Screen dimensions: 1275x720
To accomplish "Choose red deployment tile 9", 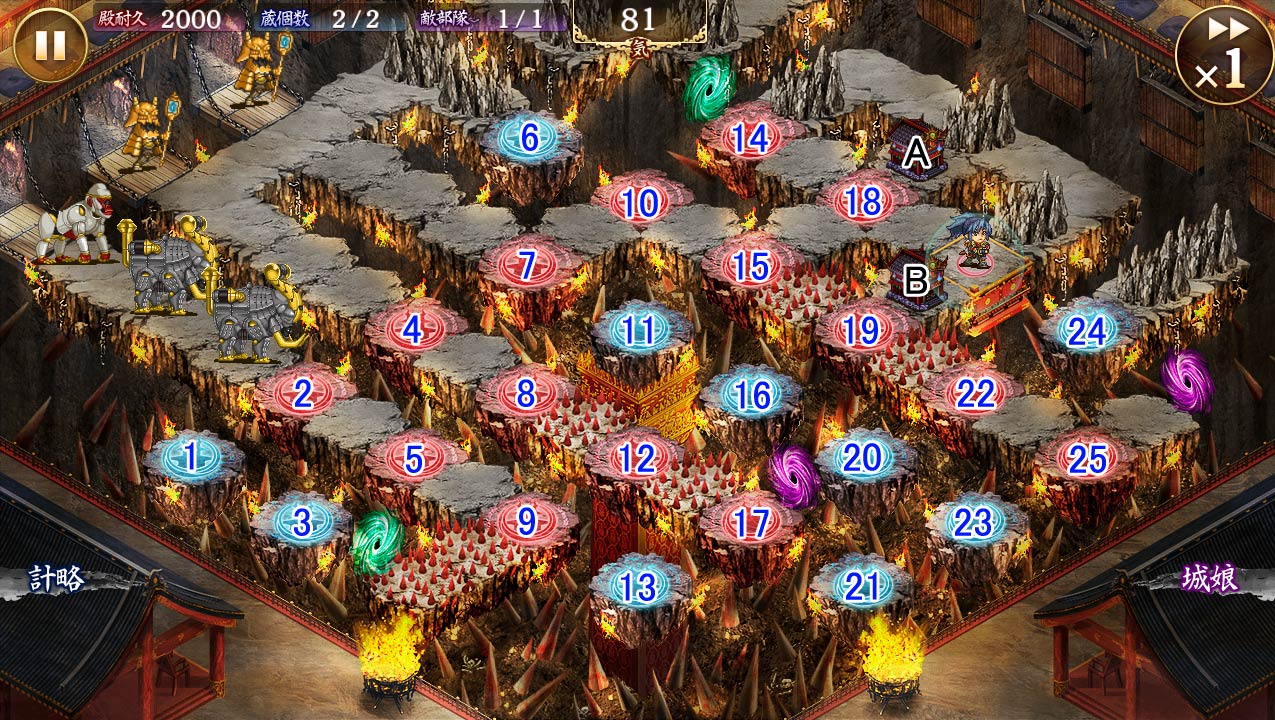I will [527, 521].
